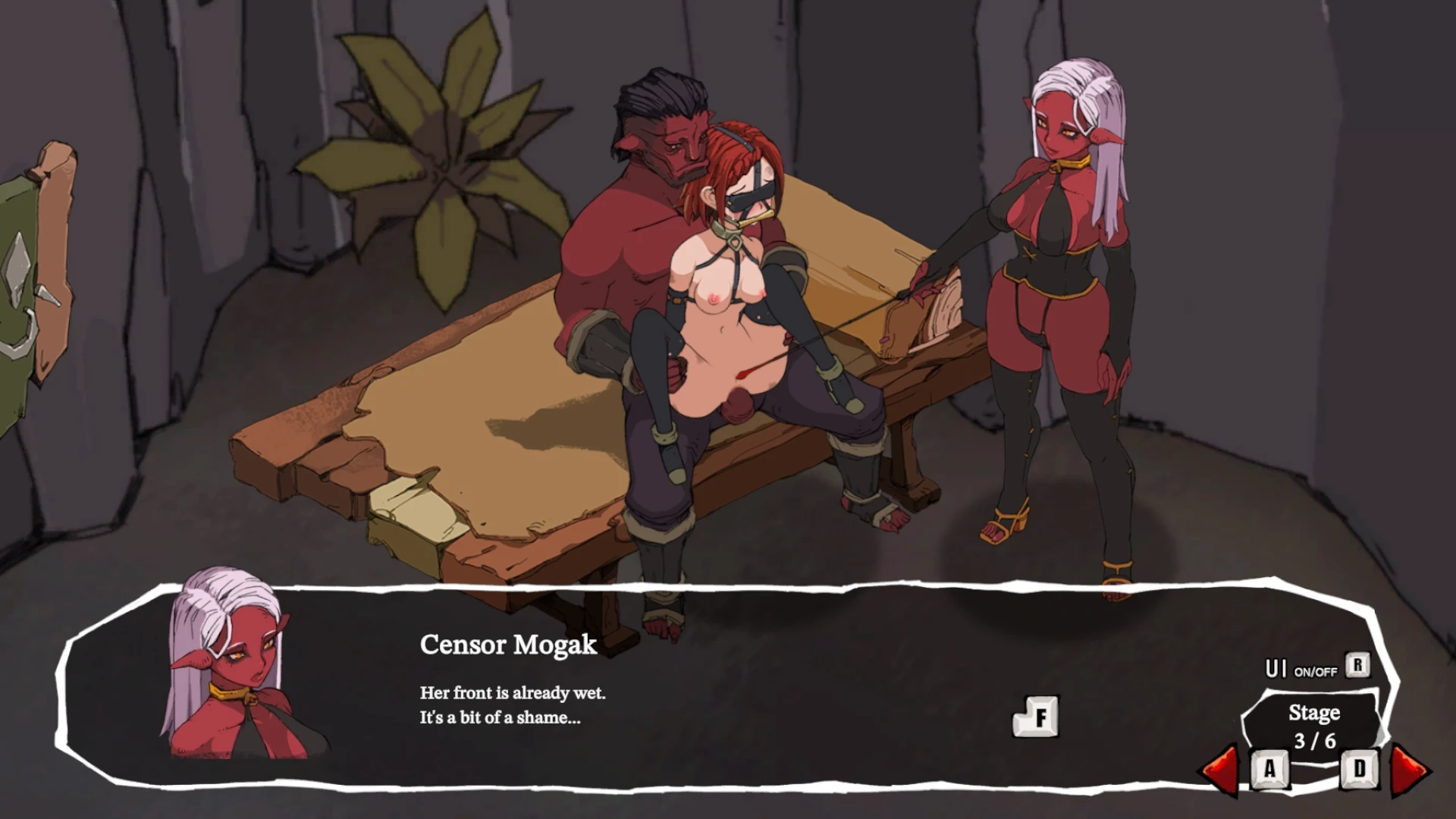Screen dimensions: 1456x819
Task: Return to the previous stage with the left red arrow
Action: 1220,770
